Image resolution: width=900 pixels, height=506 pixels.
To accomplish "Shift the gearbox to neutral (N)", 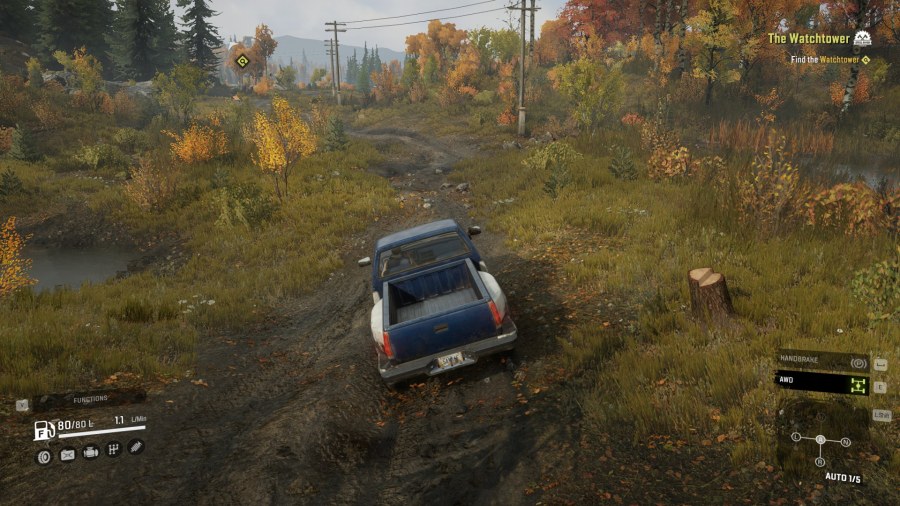I will tap(846, 442).
